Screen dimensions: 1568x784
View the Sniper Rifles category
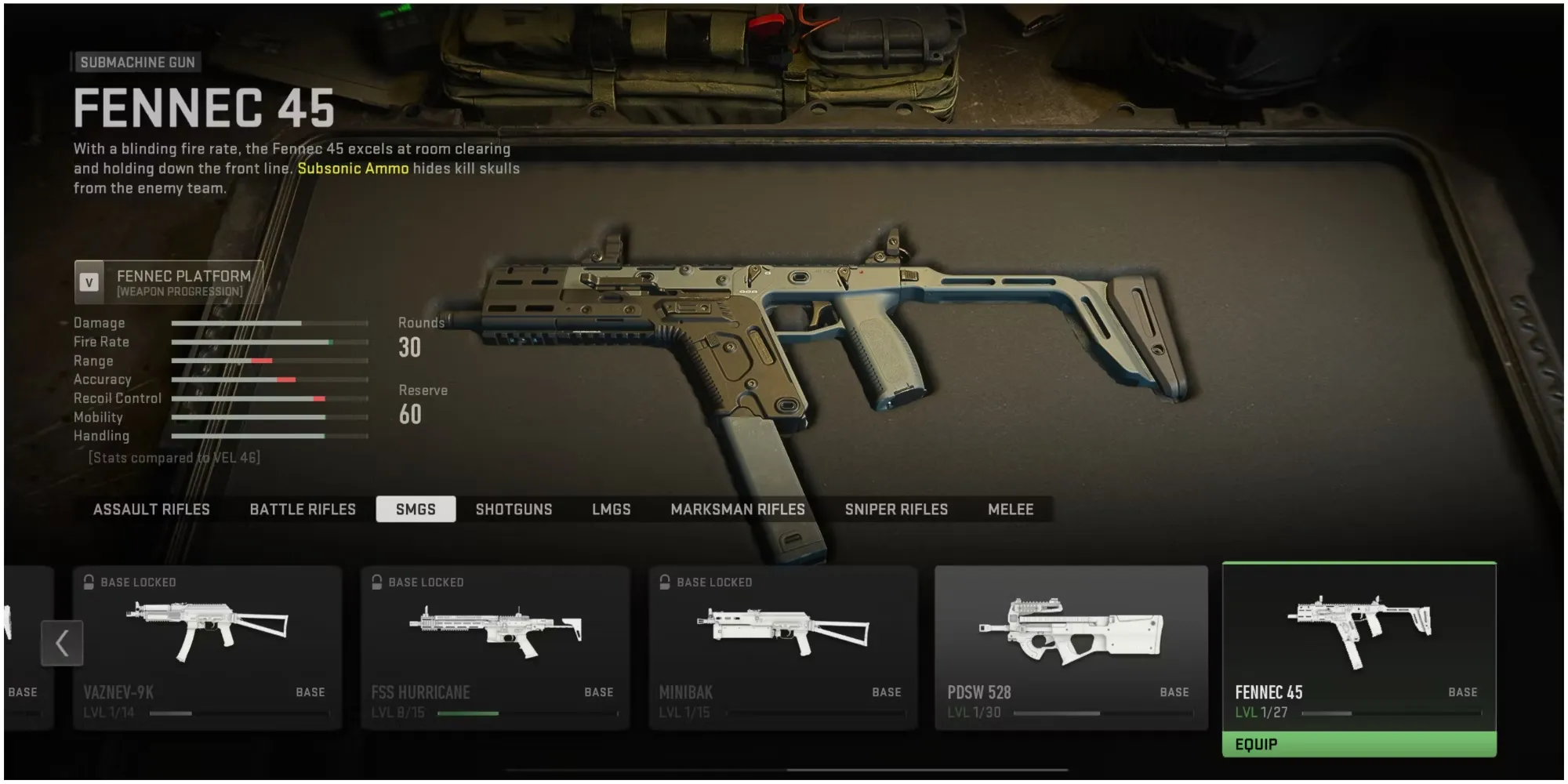(x=896, y=510)
